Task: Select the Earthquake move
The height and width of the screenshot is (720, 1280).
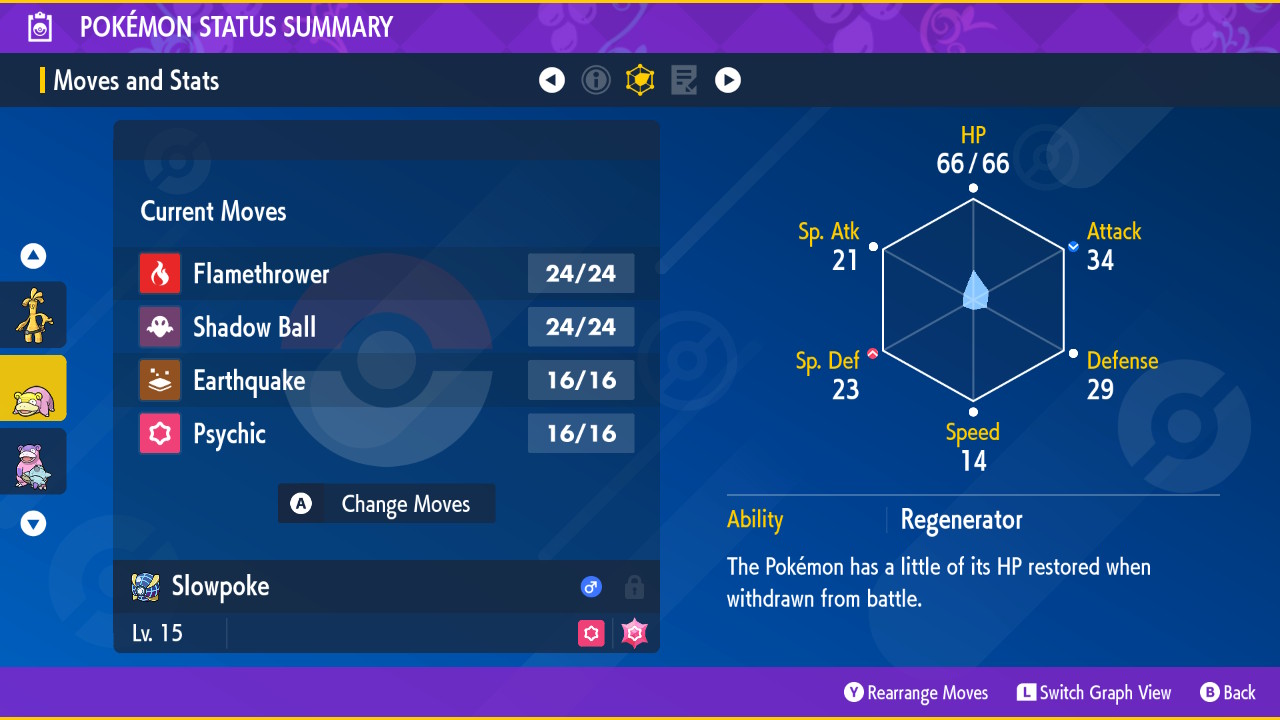Action: (386, 380)
